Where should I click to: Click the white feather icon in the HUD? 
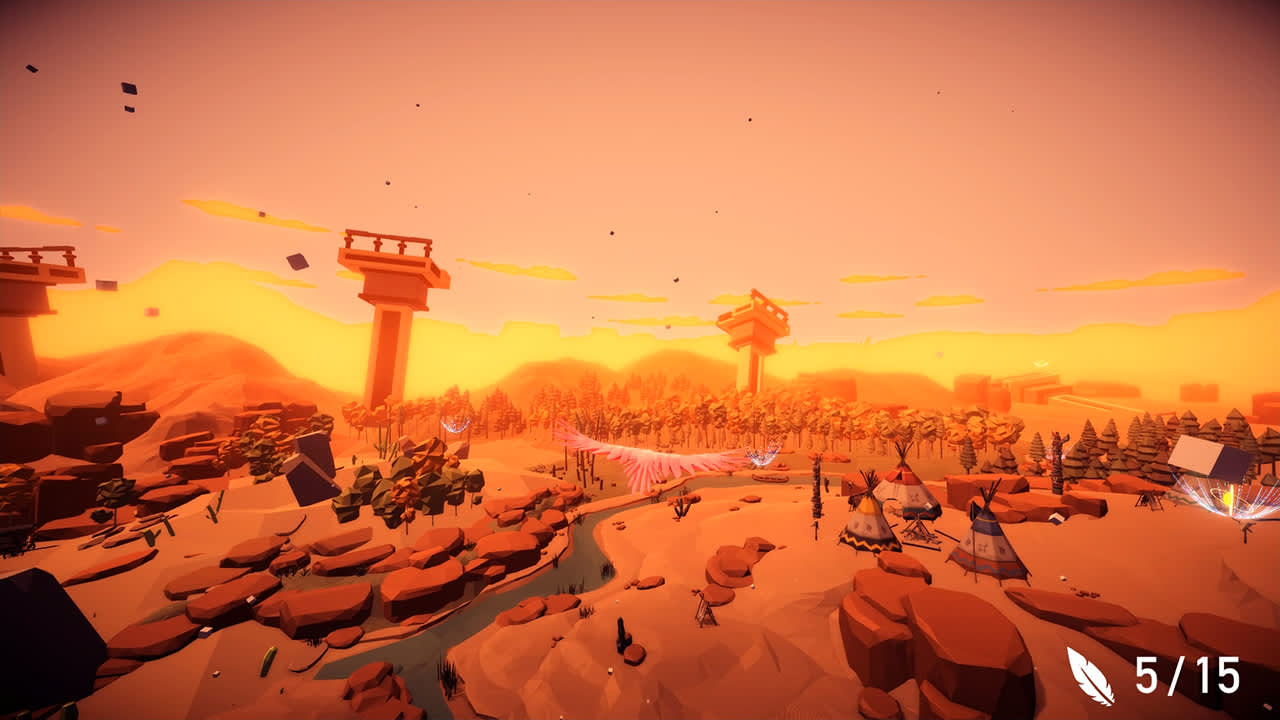click(x=1088, y=677)
